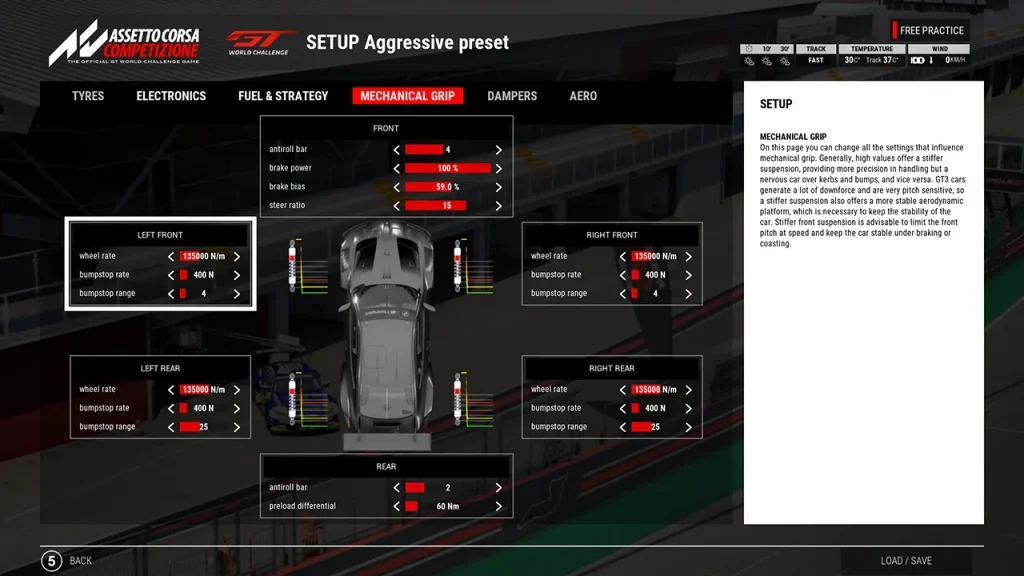Lower the steer ratio value
Viewport: 1024px width, 576px height.
tap(397, 206)
